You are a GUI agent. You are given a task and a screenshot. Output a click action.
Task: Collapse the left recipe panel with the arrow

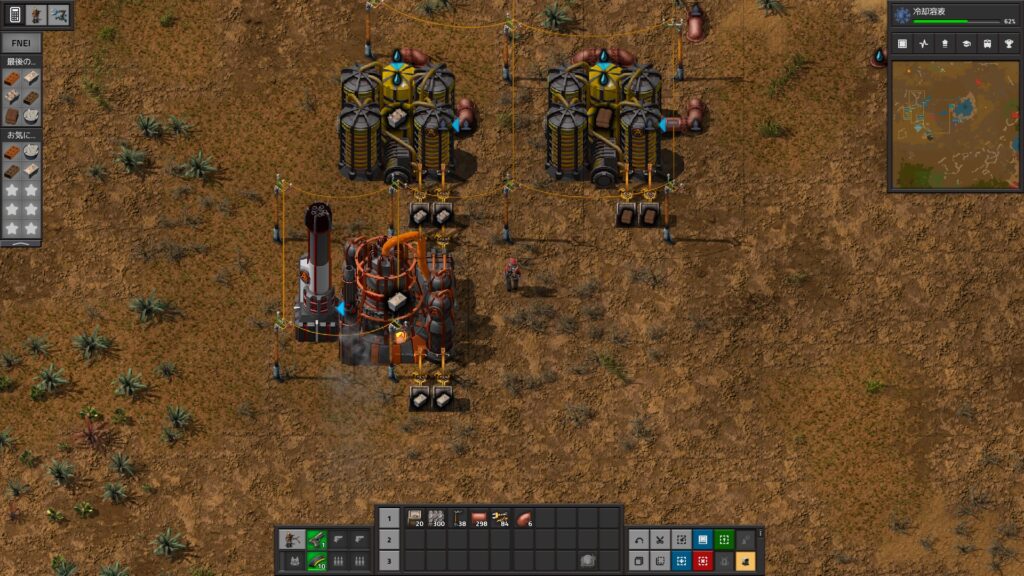(21, 242)
